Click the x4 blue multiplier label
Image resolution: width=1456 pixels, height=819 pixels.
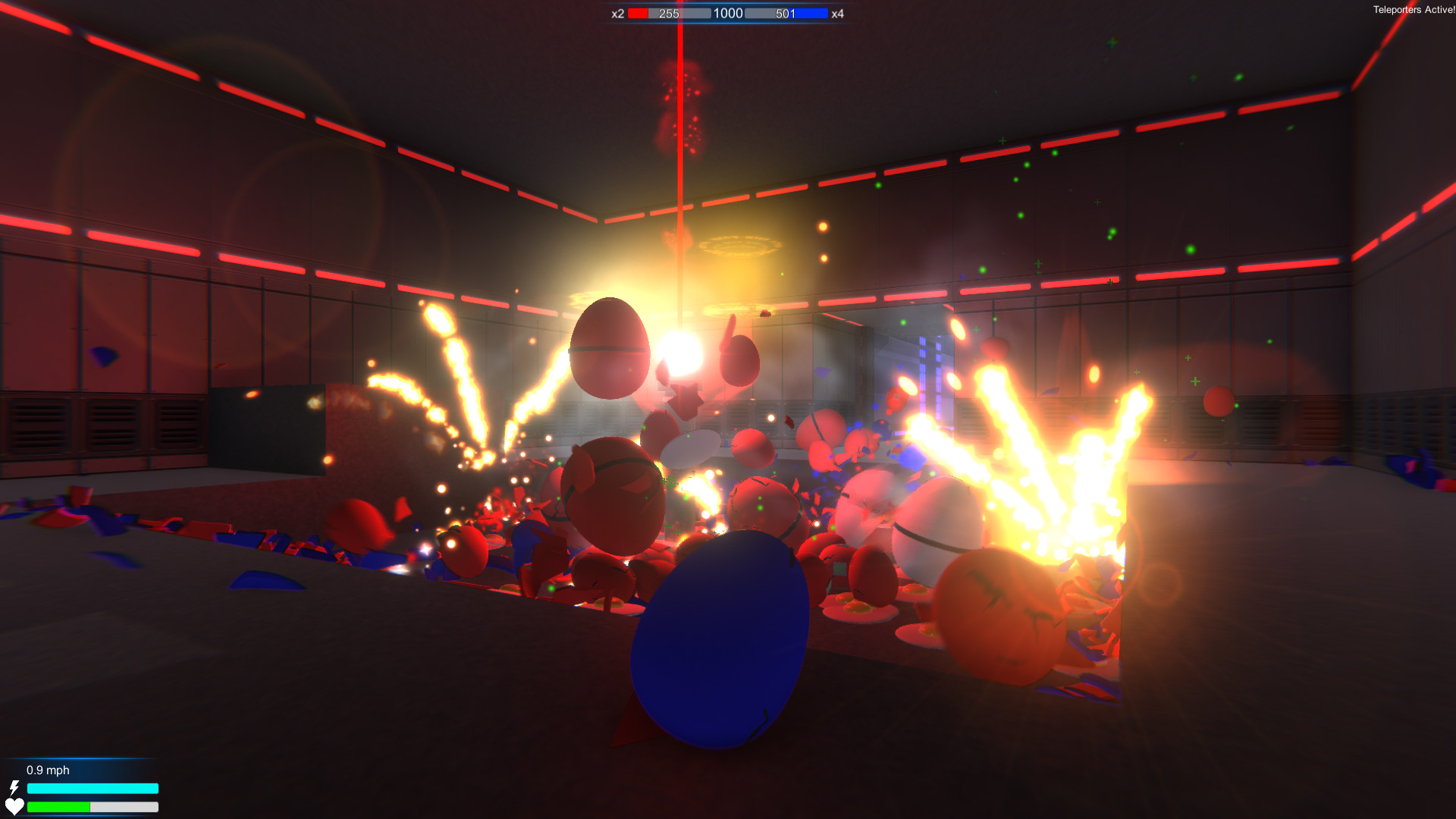(x=837, y=13)
